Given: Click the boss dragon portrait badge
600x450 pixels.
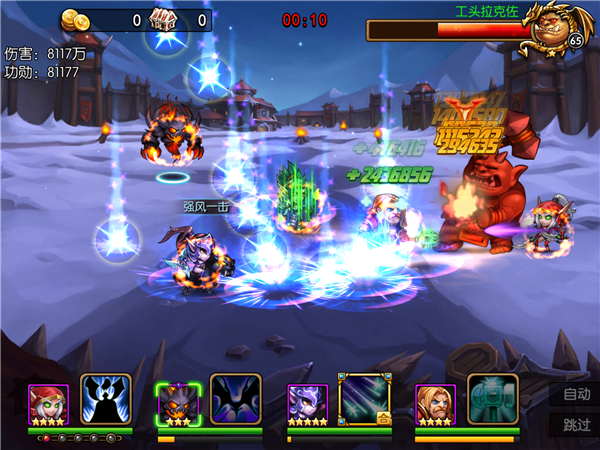Looking at the screenshot, I should 556,25.
